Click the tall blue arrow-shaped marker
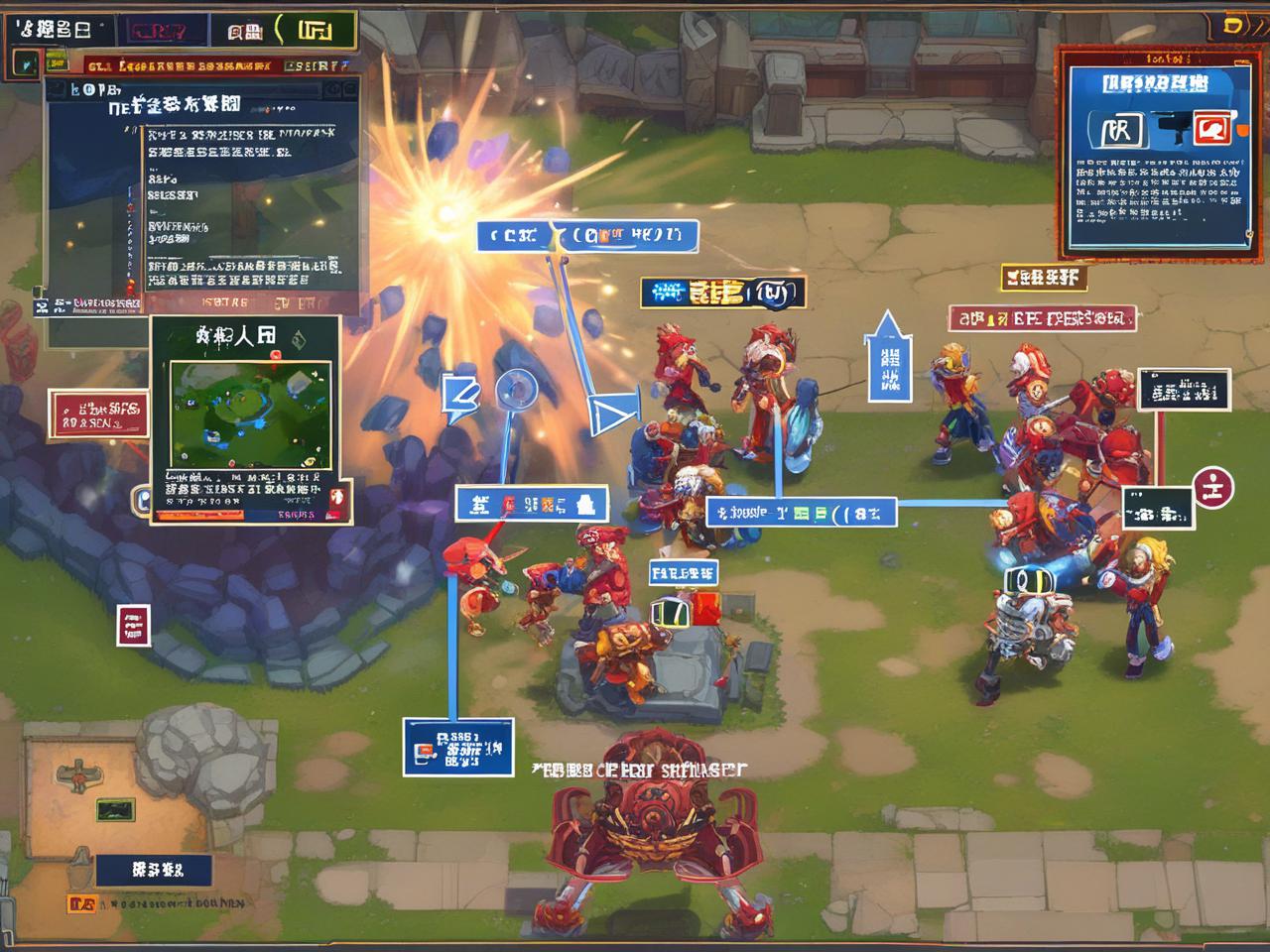The image size is (1270, 952). tap(889, 357)
